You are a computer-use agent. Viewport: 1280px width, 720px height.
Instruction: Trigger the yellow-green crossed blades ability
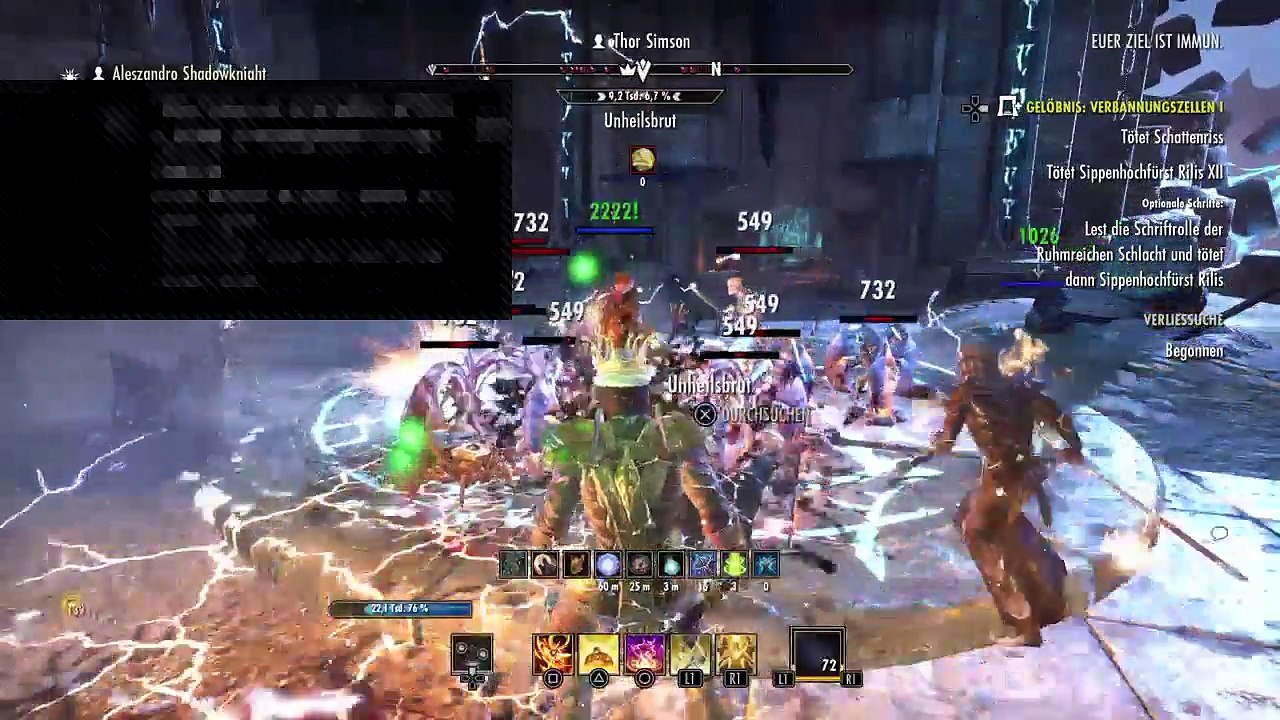click(690, 653)
